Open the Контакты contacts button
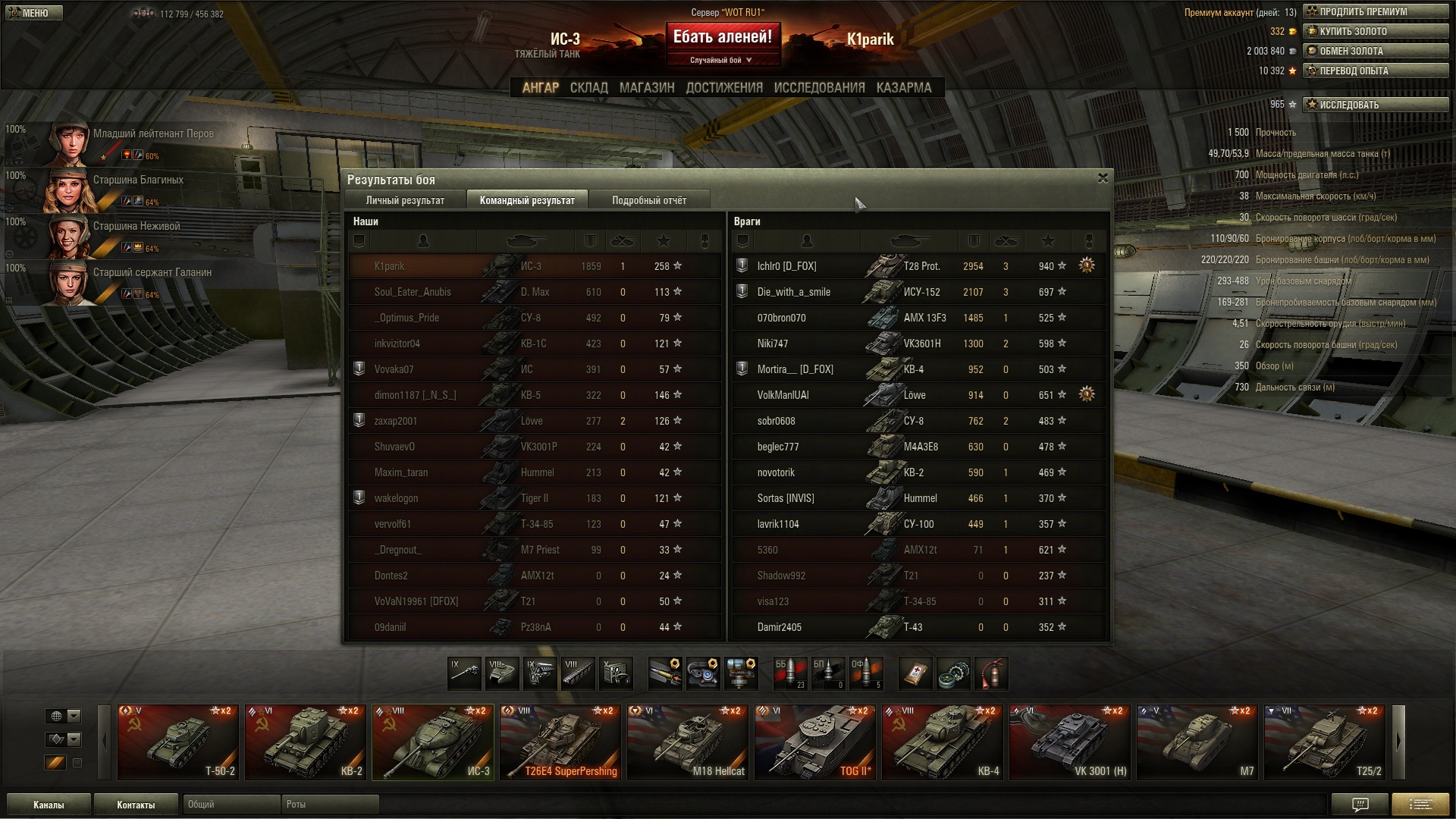1456x819 pixels. click(136, 805)
